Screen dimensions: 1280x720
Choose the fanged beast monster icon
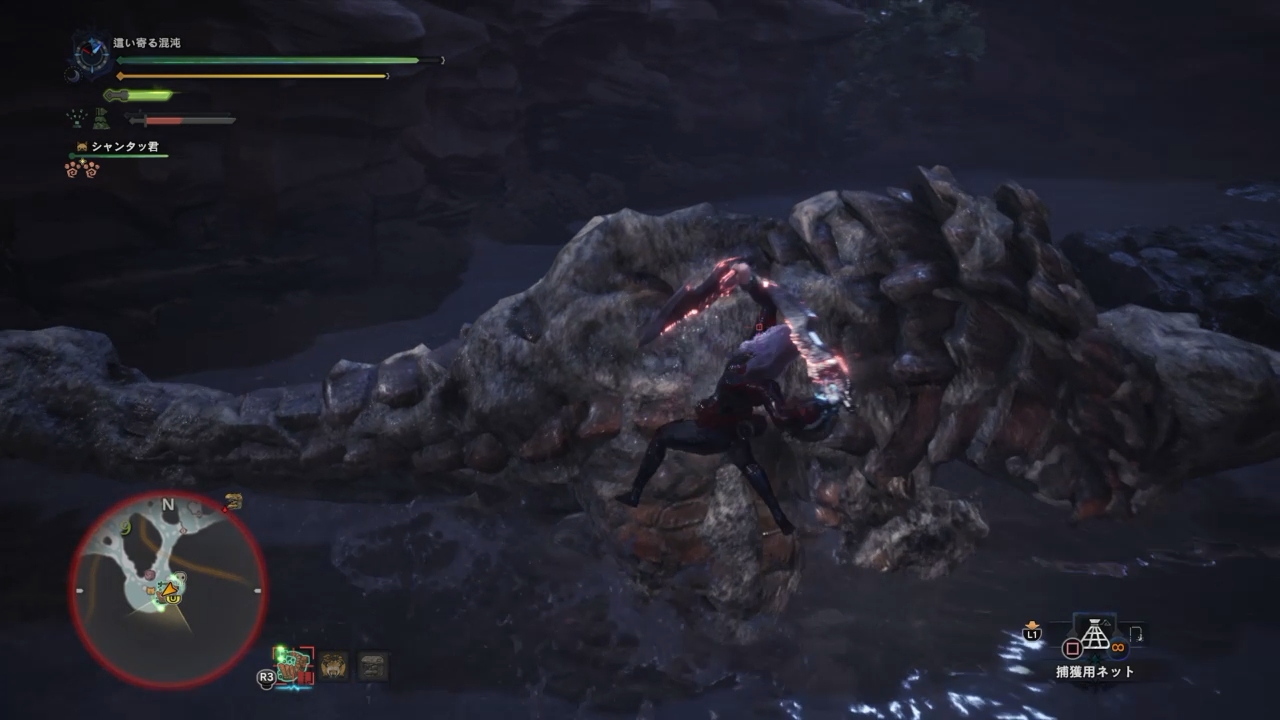click(x=334, y=665)
